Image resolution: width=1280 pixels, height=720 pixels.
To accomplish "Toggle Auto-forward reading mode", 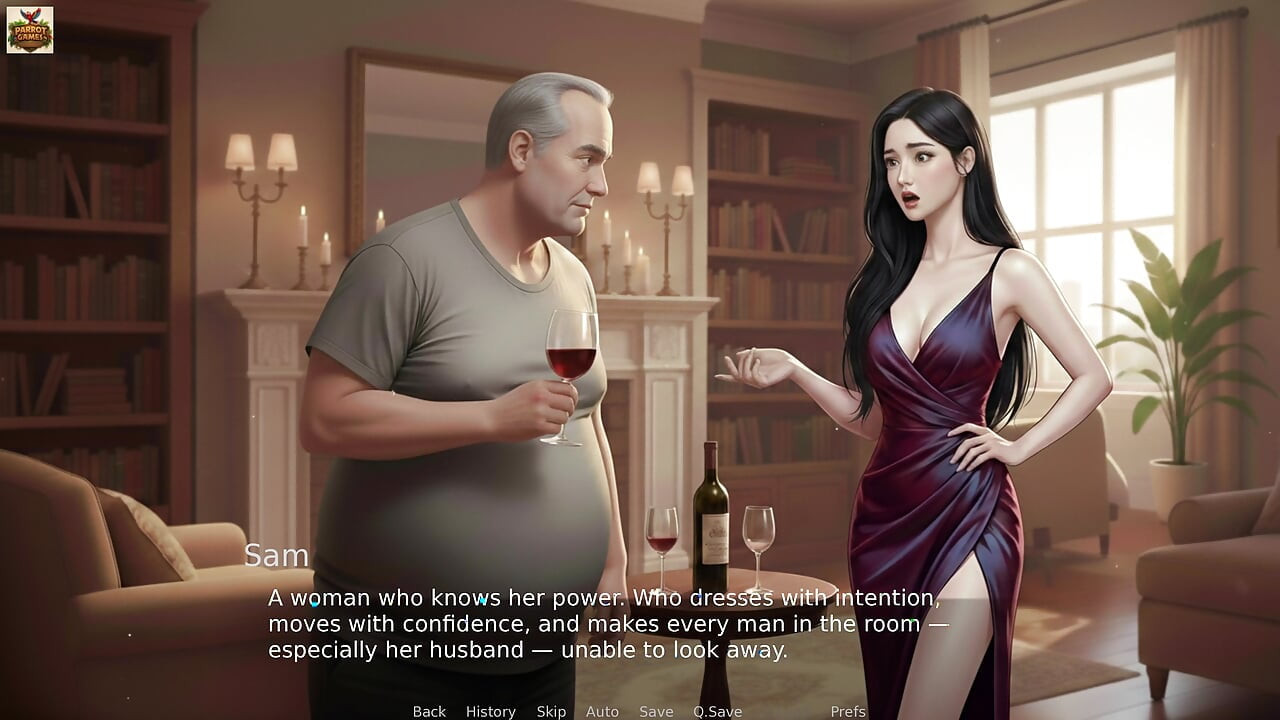I will click(603, 711).
